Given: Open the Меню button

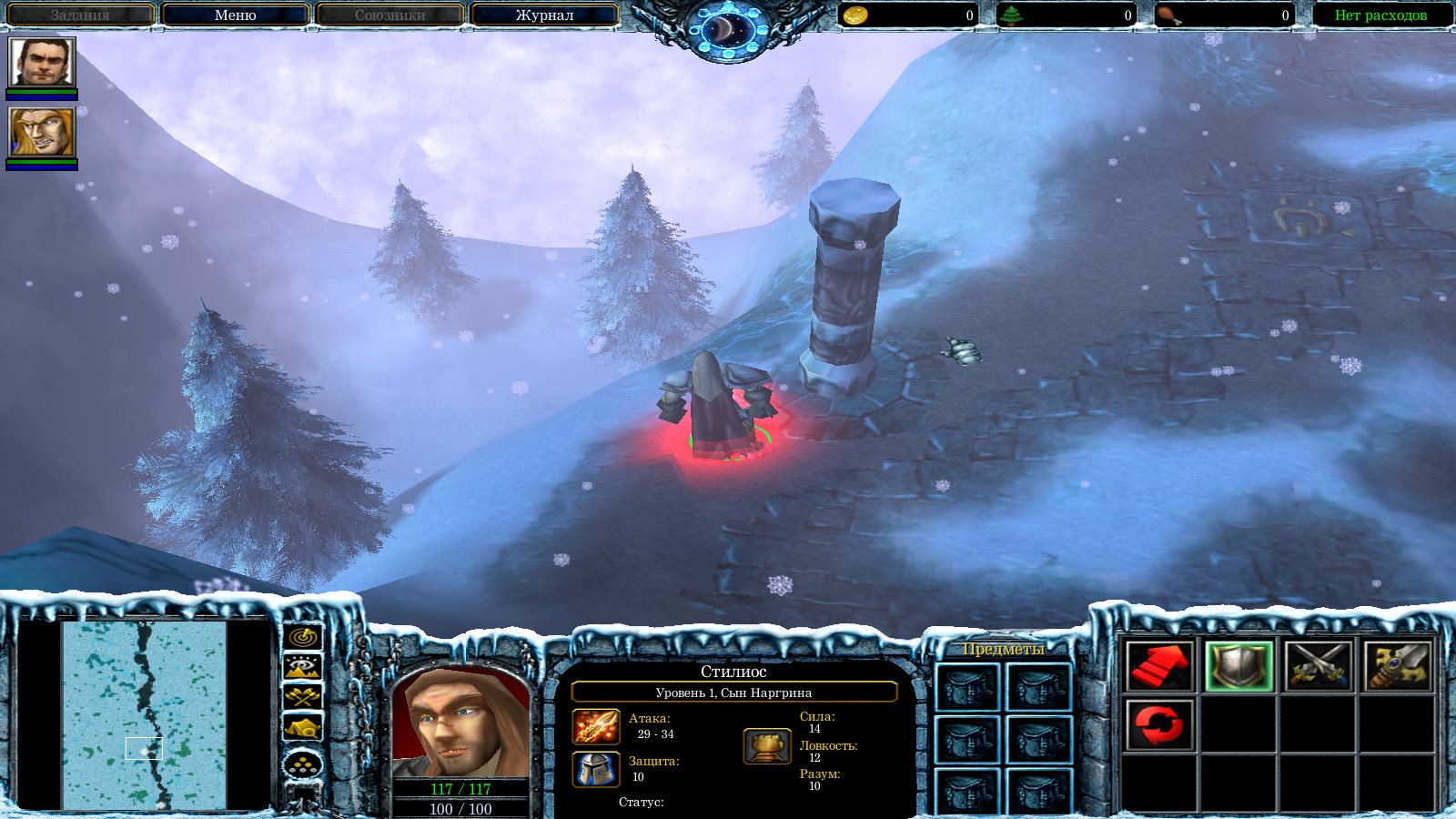Looking at the screenshot, I should tap(235, 15).
